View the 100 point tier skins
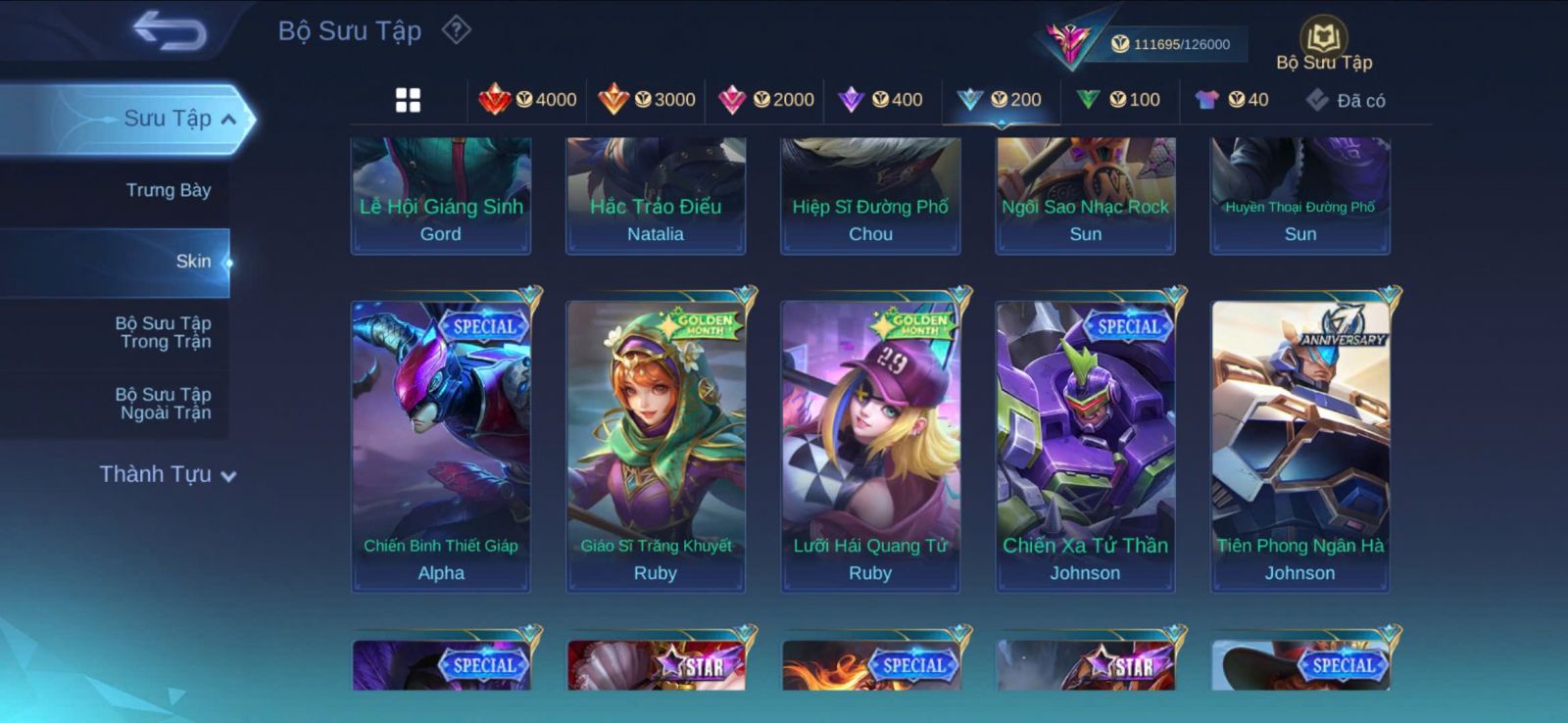 tap(1118, 100)
